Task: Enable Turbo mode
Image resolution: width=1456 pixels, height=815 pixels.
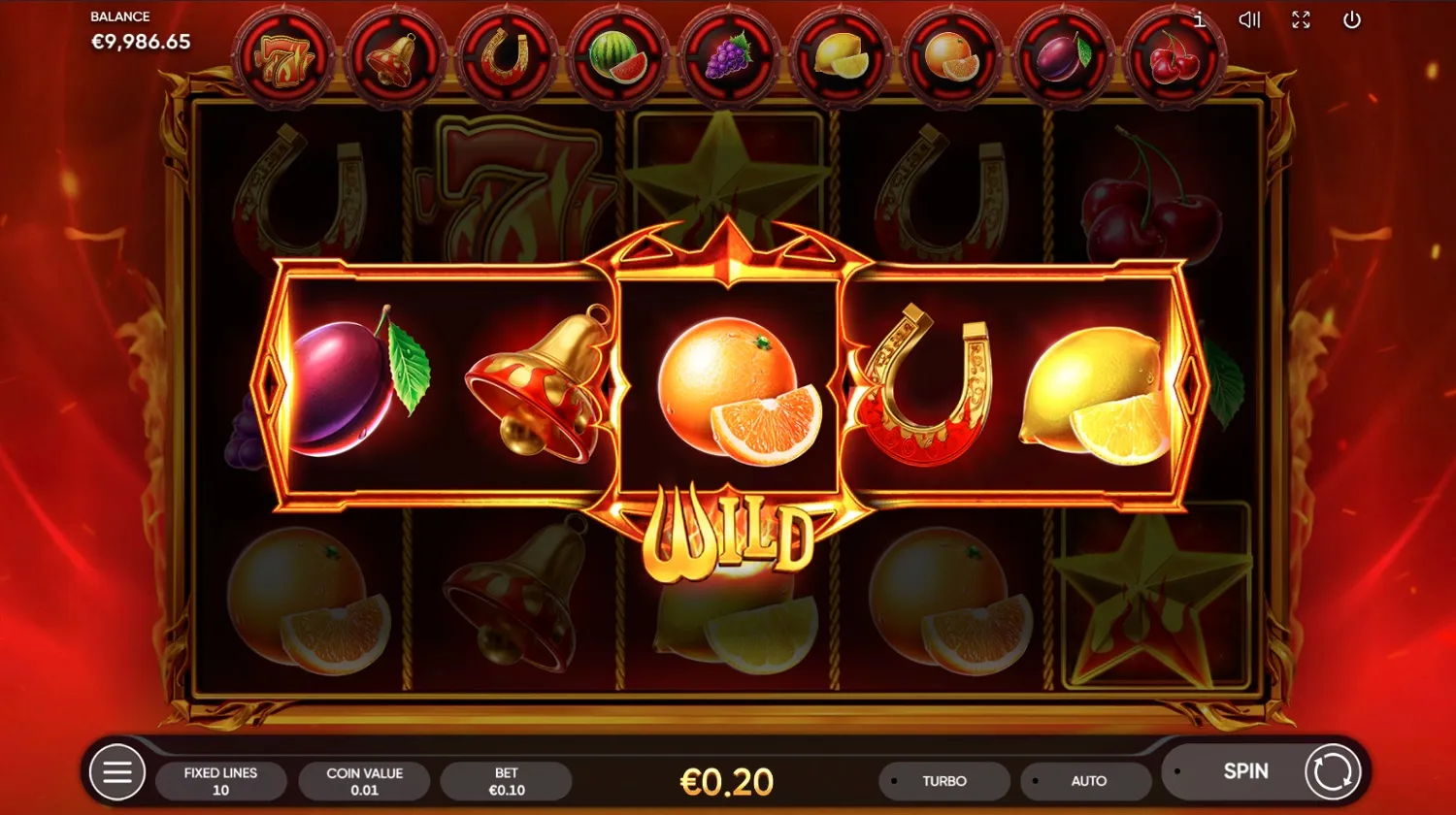Action: 943,780
